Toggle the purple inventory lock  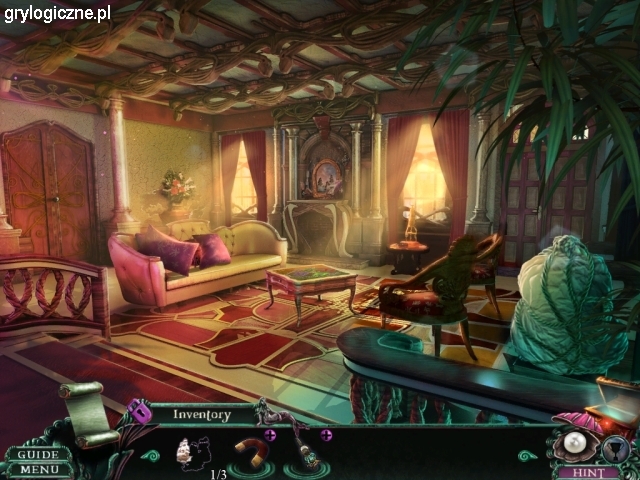(139, 411)
